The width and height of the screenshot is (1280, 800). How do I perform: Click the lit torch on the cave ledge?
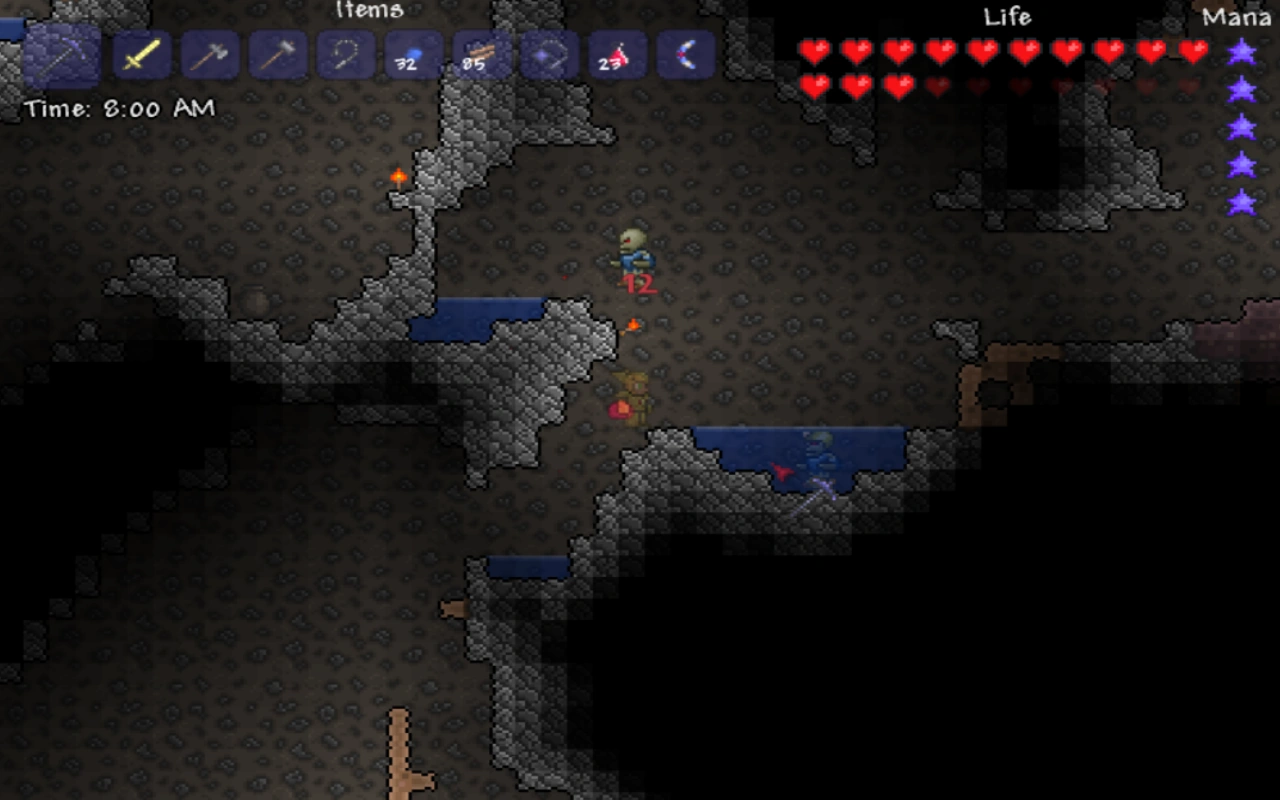point(398,178)
